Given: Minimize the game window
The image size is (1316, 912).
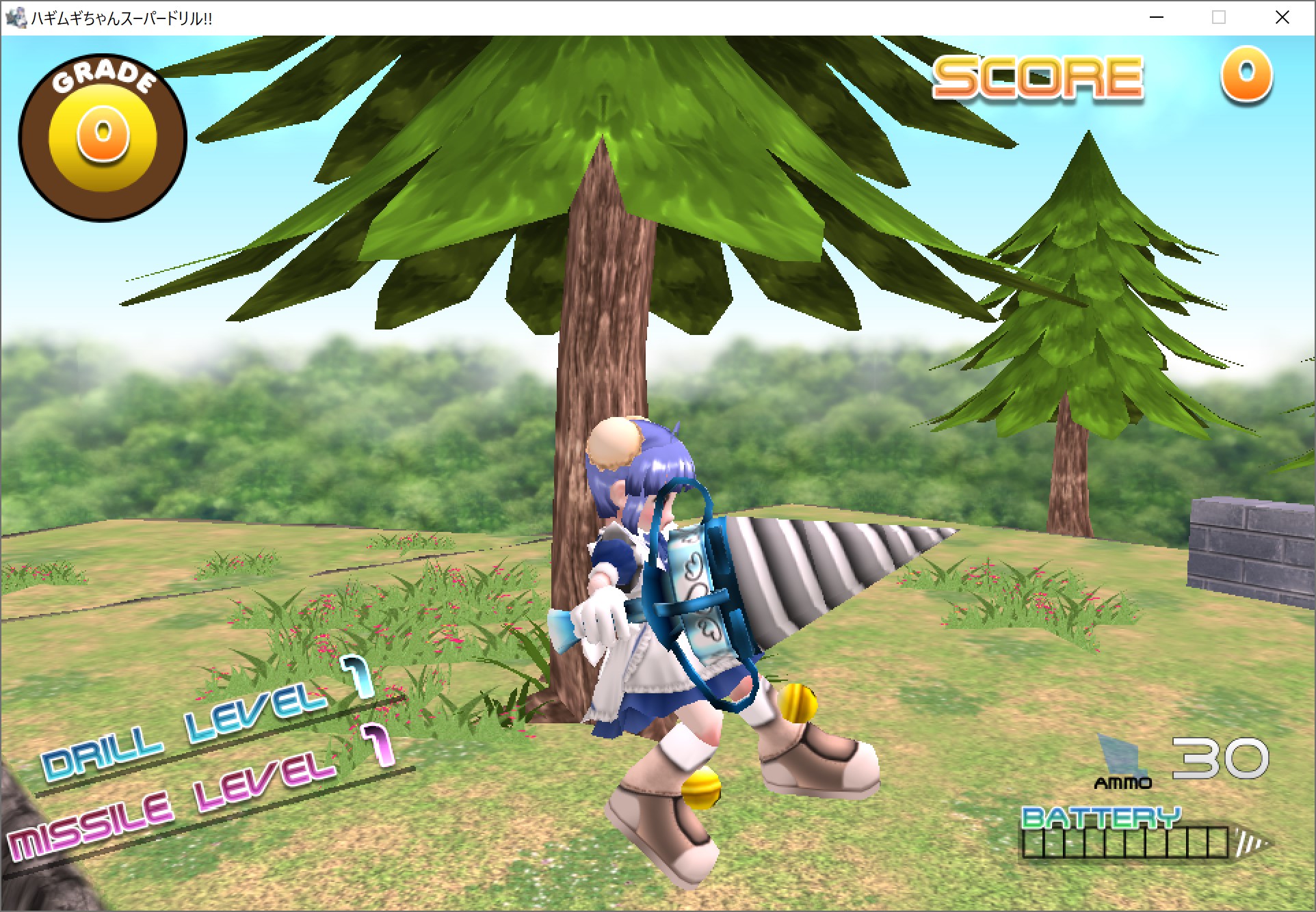Looking at the screenshot, I should coord(1157,18).
